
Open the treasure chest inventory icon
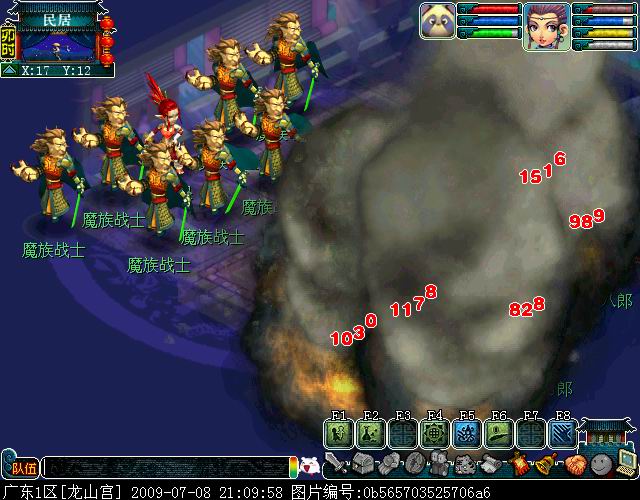[363, 464]
